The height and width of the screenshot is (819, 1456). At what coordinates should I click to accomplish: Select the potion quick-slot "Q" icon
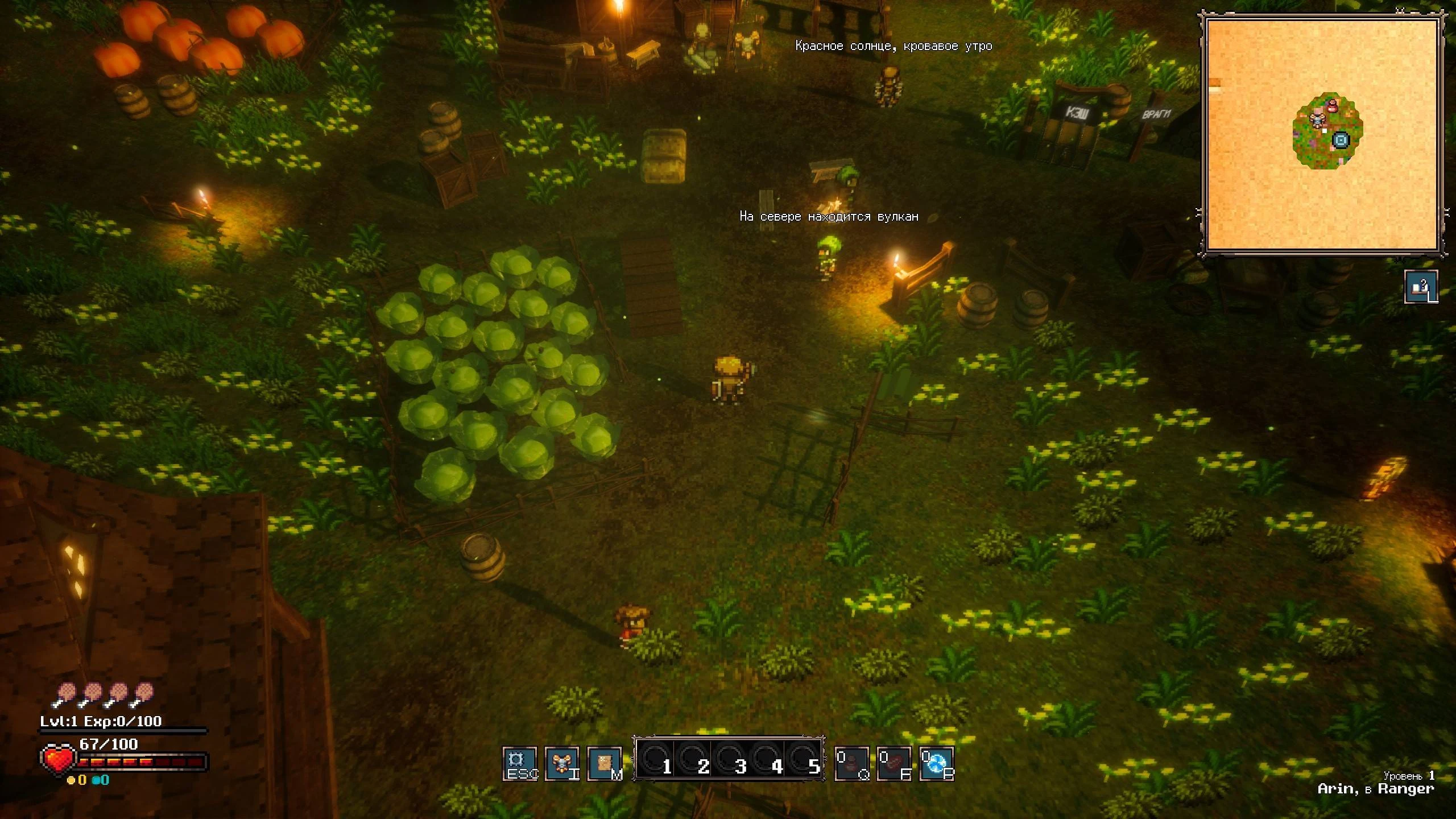(x=853, y=765)
